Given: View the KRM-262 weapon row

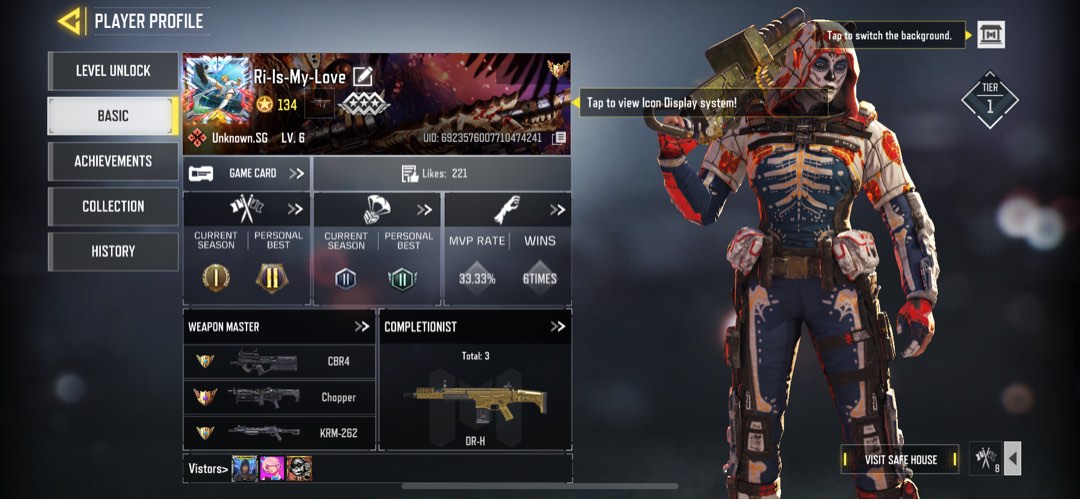Looking at the screenshot, I should pyautogui.click(x=279, y=432).
